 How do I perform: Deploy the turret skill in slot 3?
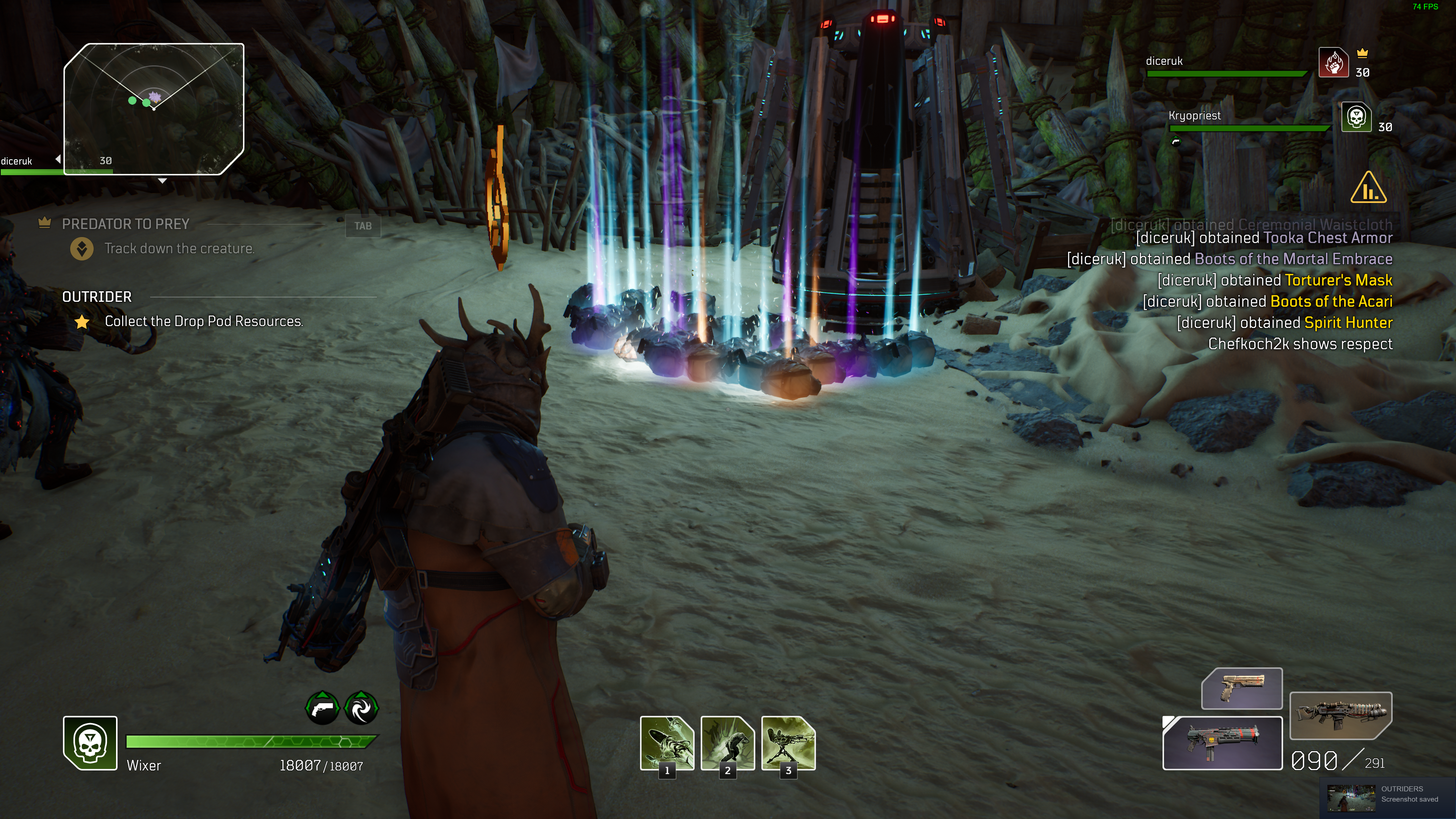tap(789, 743)
